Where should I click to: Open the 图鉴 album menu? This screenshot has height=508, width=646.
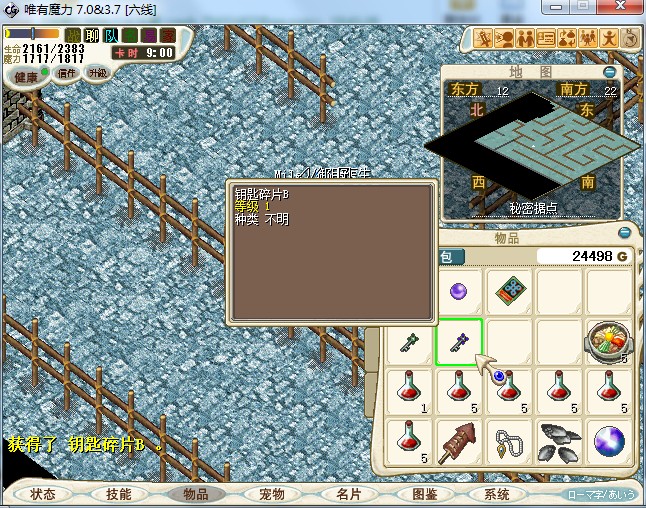(x=424, y=494)
